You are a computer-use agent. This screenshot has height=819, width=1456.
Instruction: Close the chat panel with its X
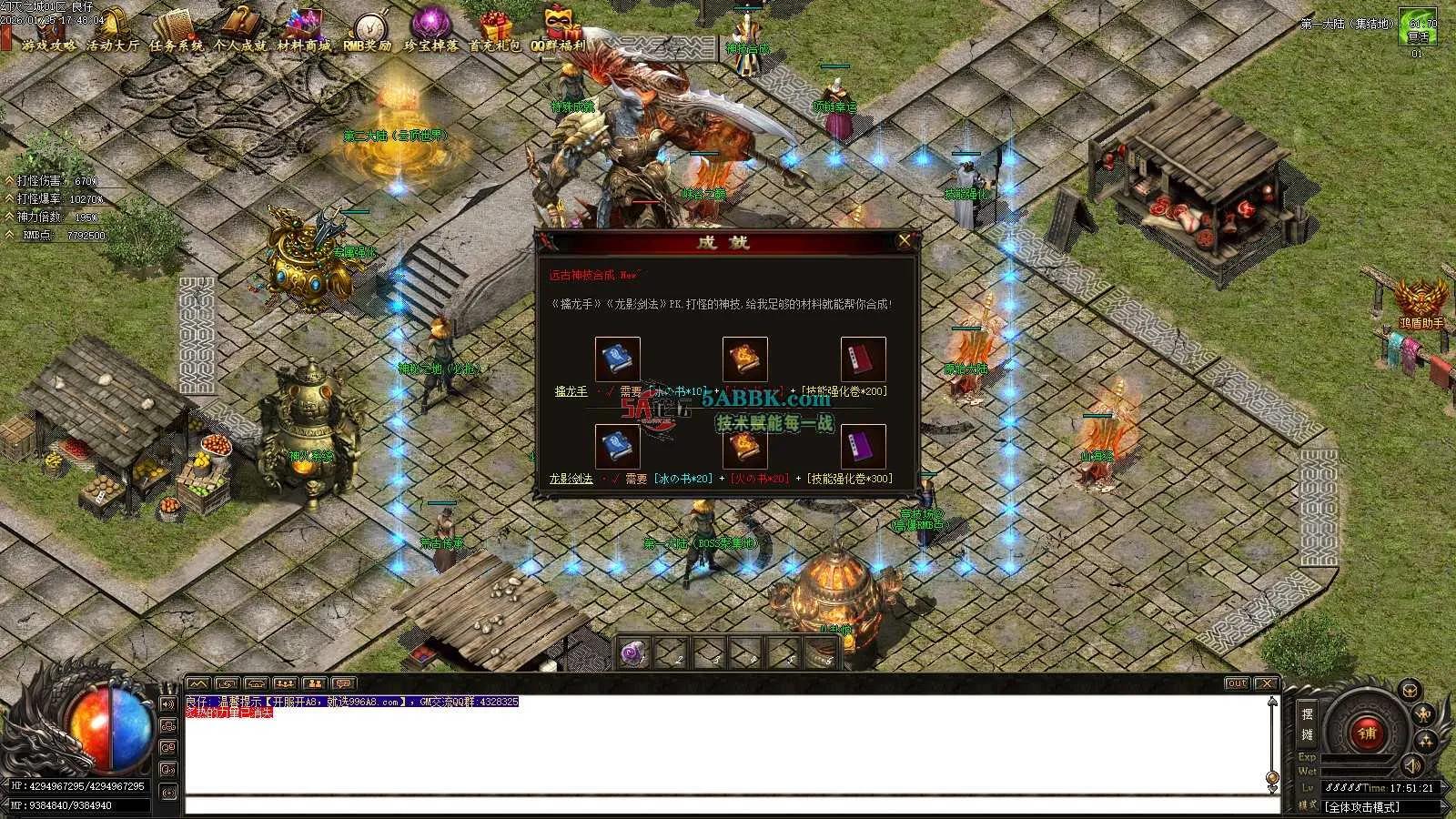tap(1266, 683)
